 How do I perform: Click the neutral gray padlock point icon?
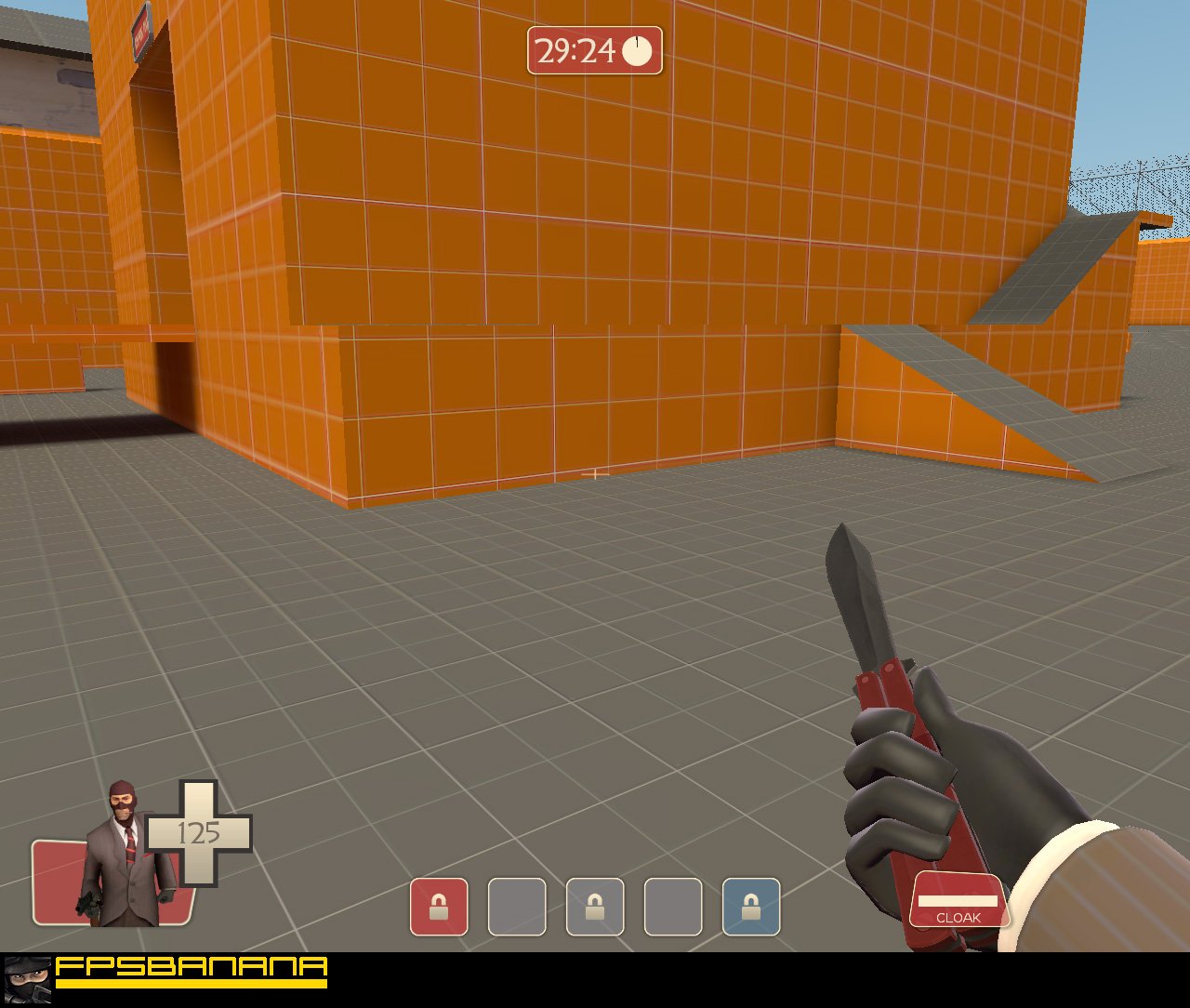(x=595, y=907)
